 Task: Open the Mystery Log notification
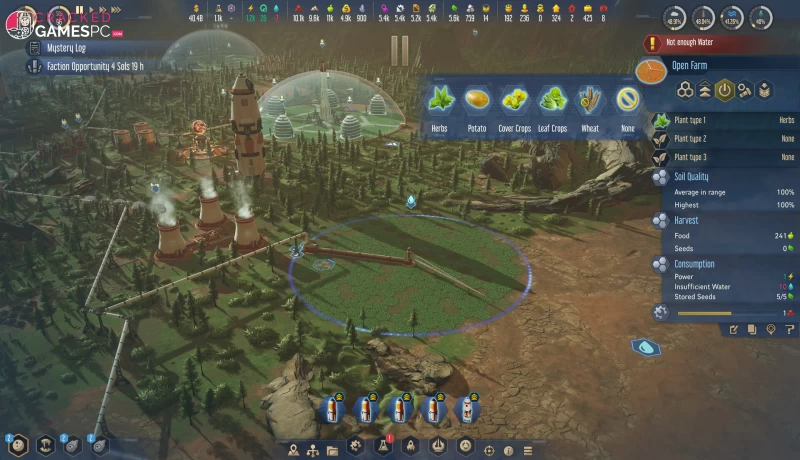point(70,47)
